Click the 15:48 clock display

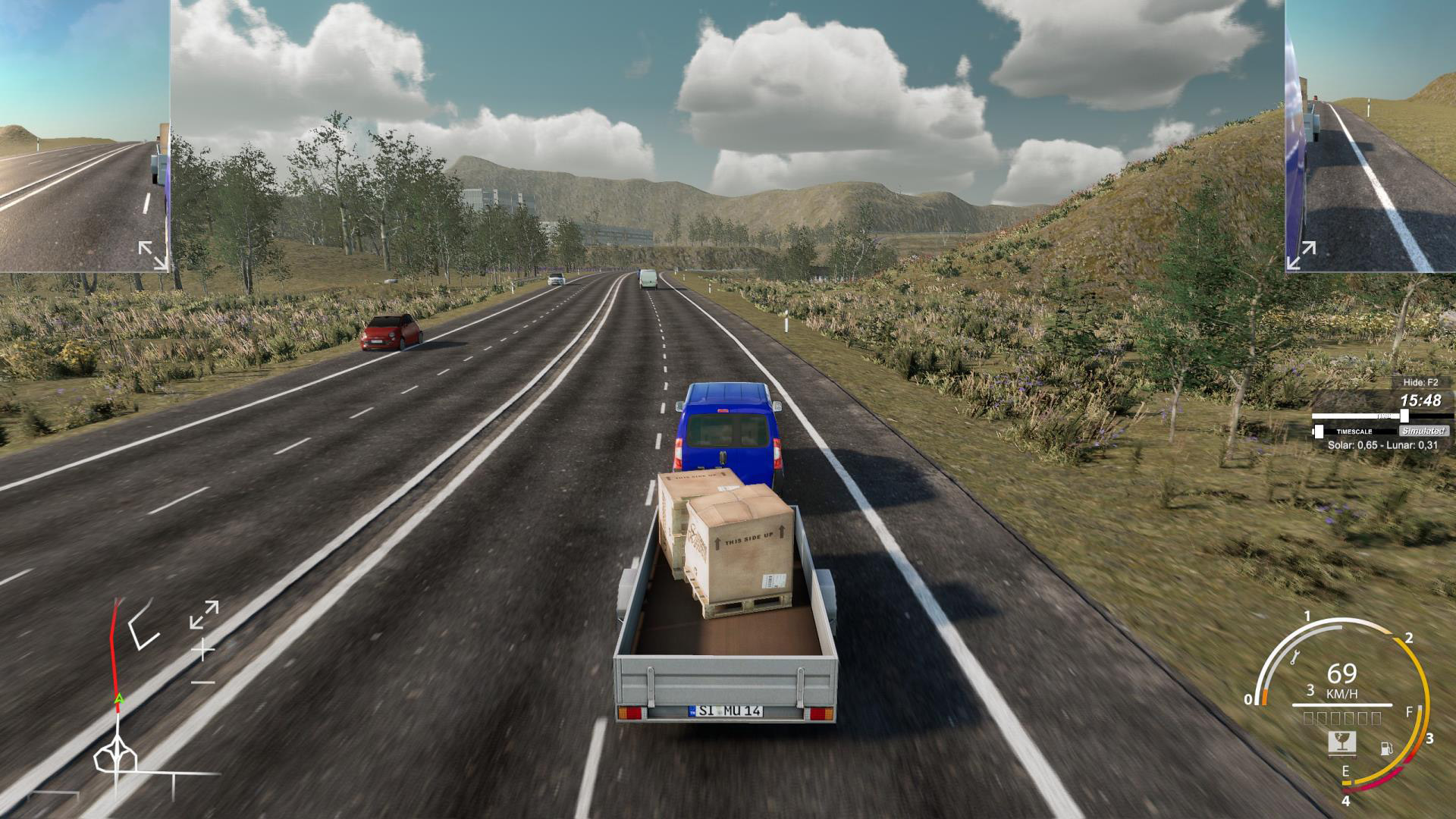(1421, 400)
